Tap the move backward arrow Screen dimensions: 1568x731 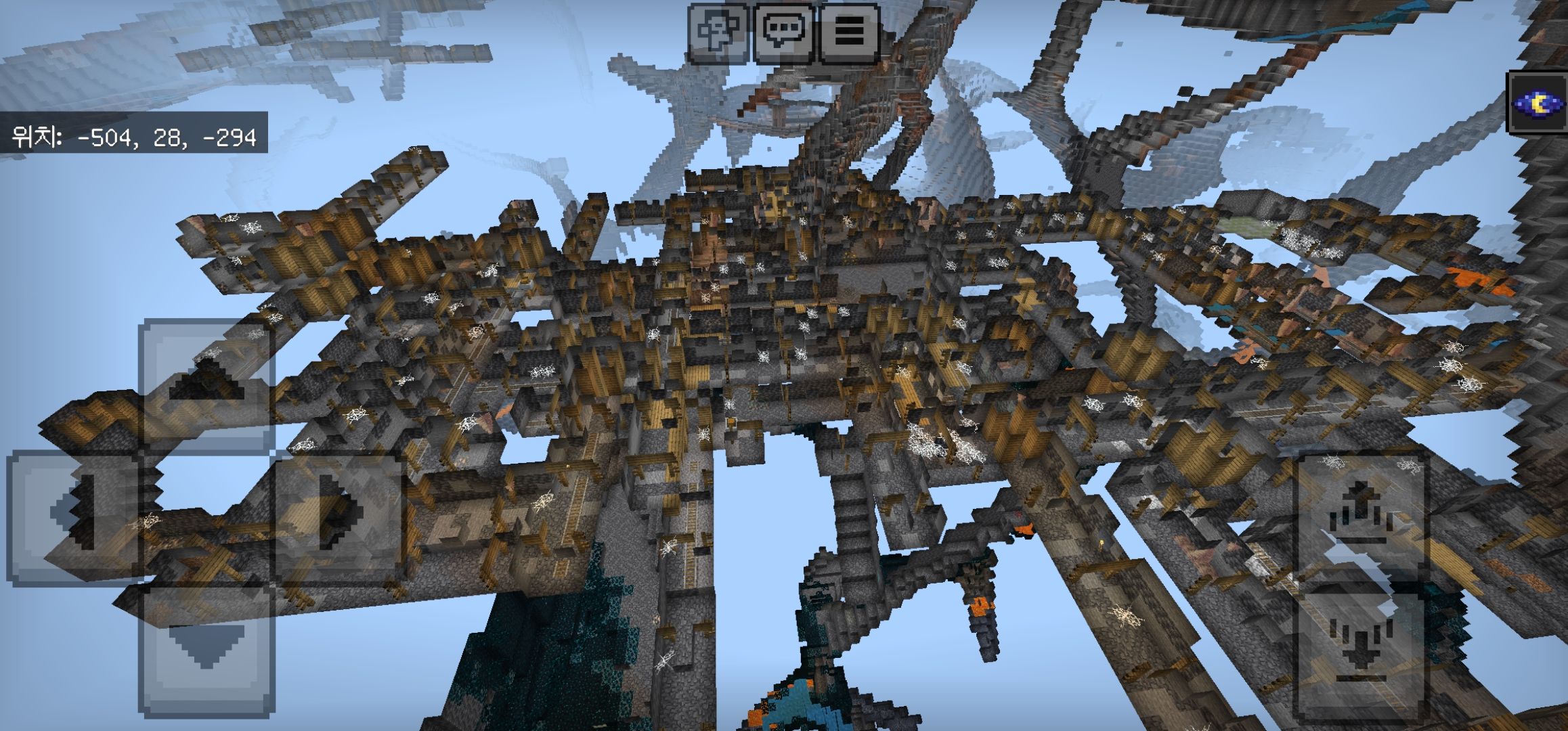point(206,648)
